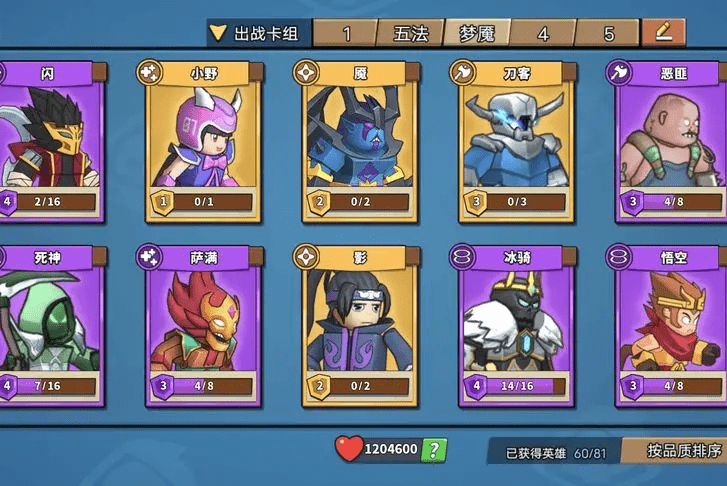
Task: Expand the 出战卡组 dropdown arrow
Action: pos(217,33)
